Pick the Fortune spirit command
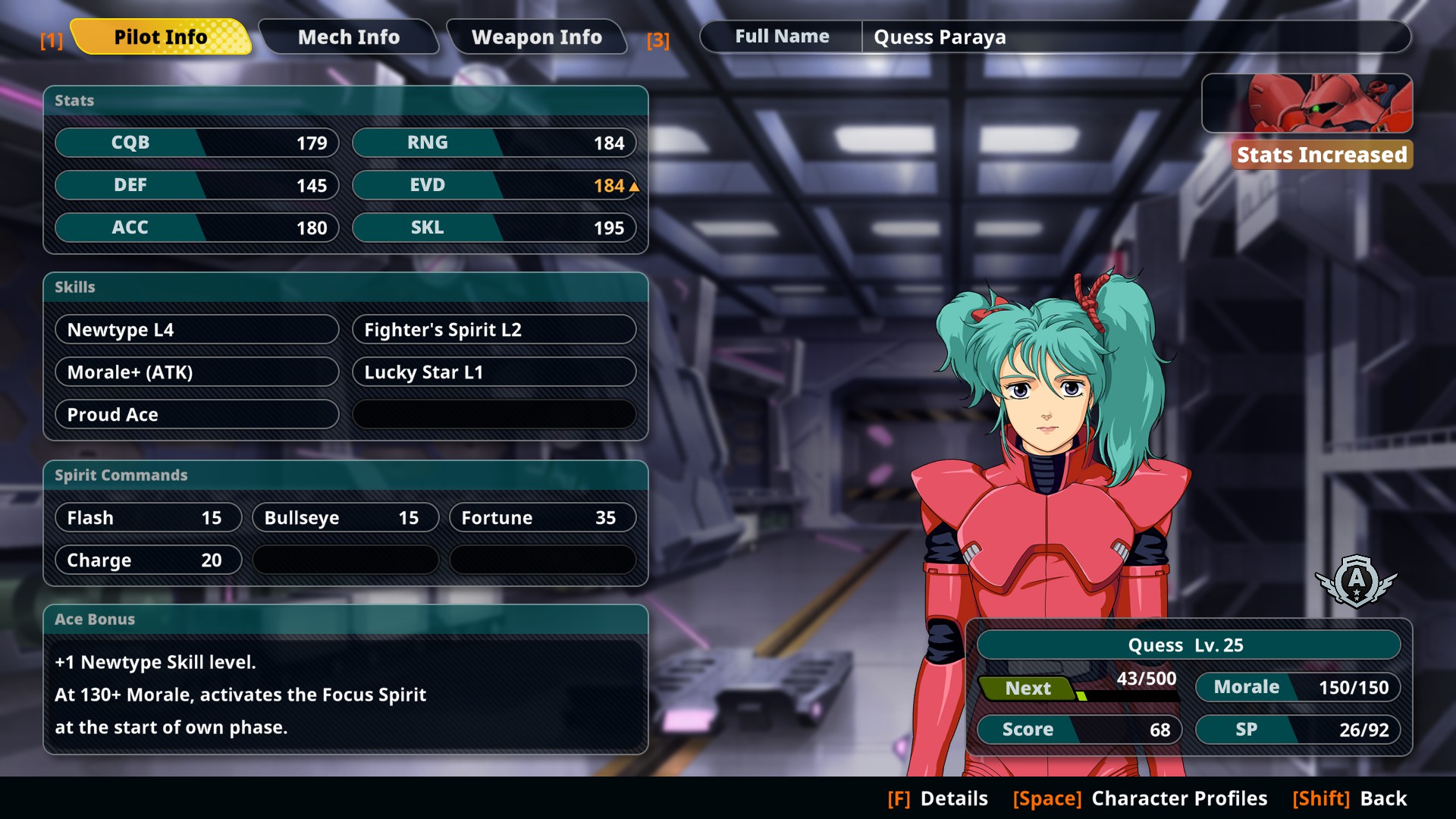 tap(542, 518)
